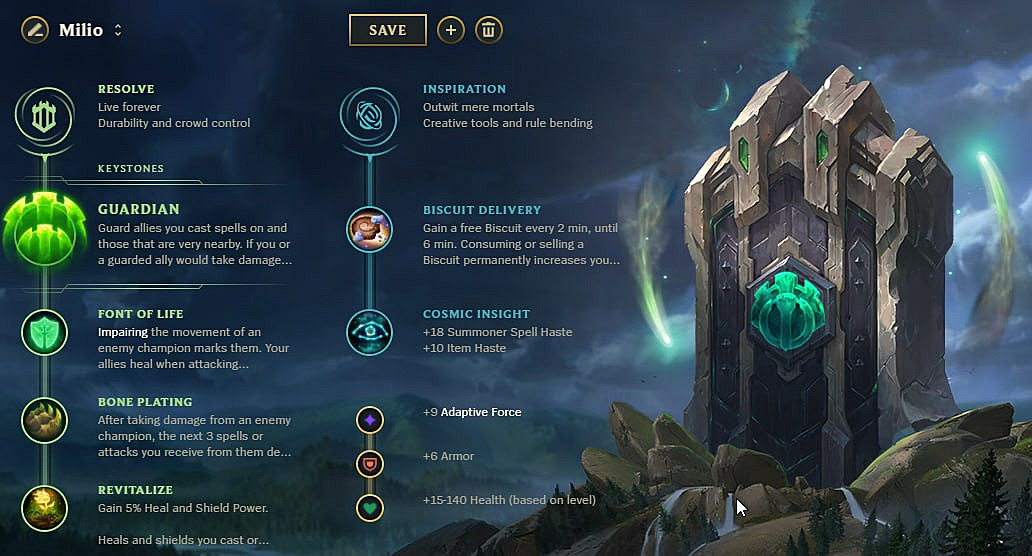Select the Biscuit Delivery rune

click(369, 229)
